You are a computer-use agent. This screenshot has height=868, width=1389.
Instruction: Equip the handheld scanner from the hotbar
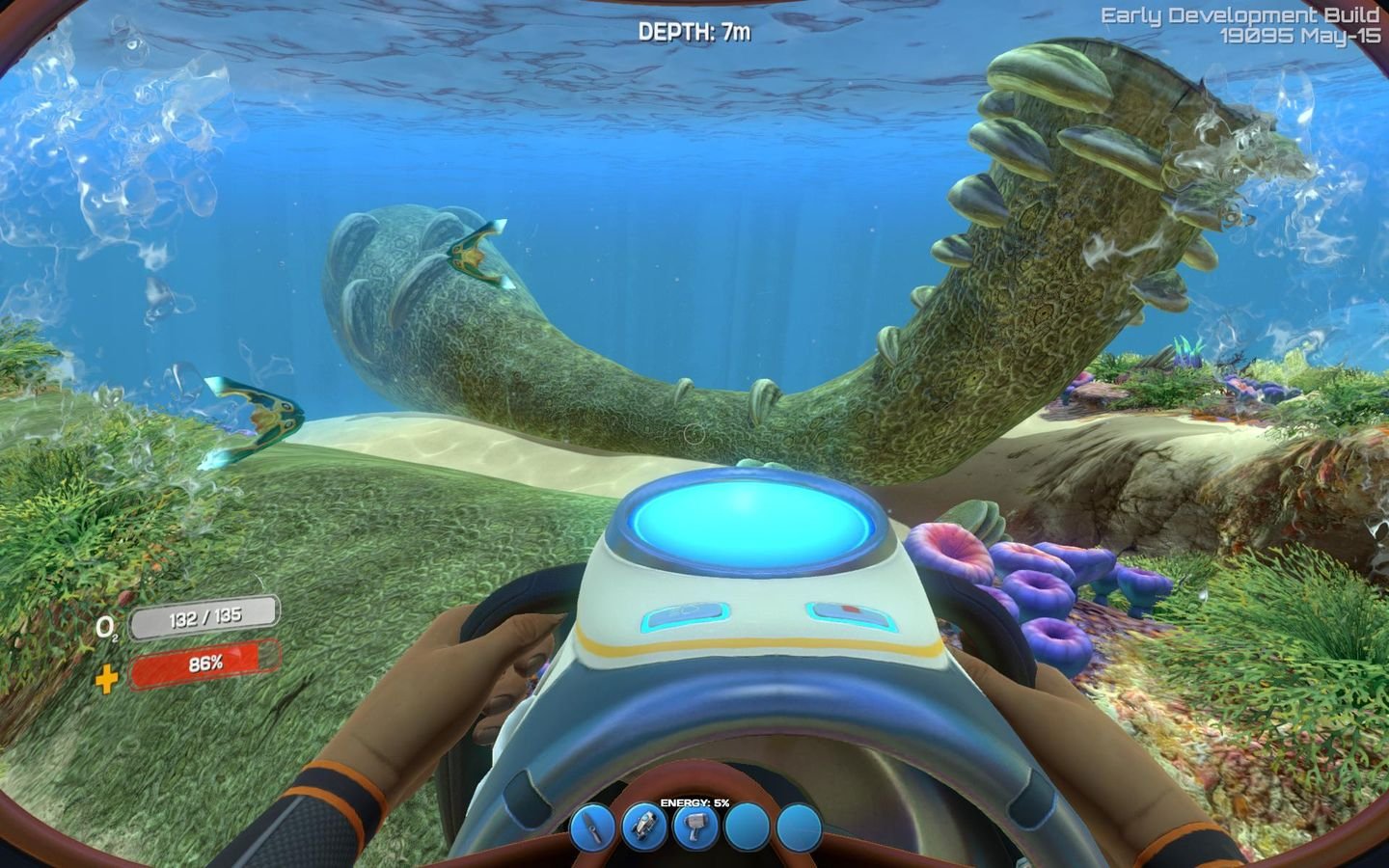pyautogui.click(x=696, y=827)
